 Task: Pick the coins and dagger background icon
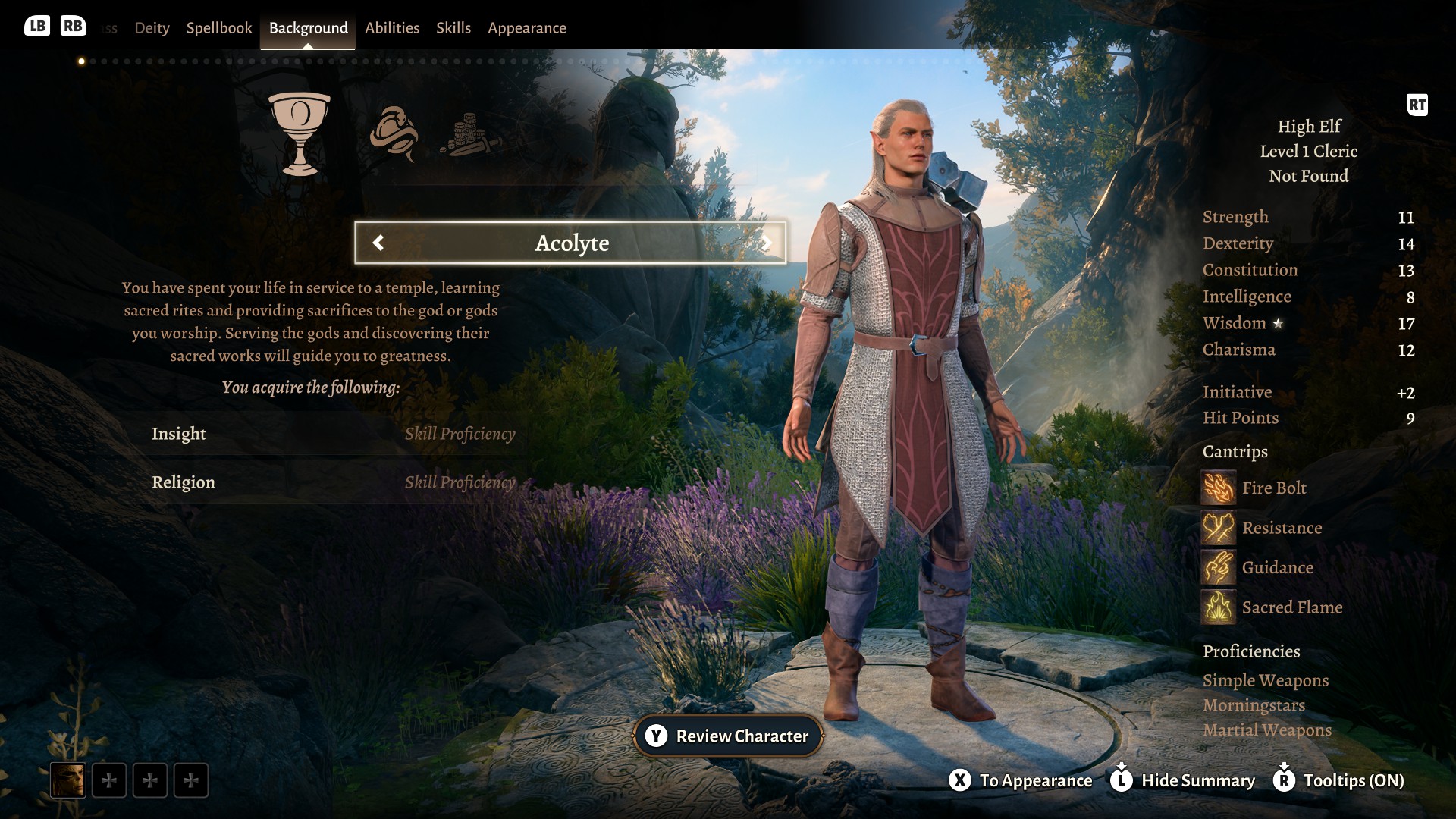point(469,135)
